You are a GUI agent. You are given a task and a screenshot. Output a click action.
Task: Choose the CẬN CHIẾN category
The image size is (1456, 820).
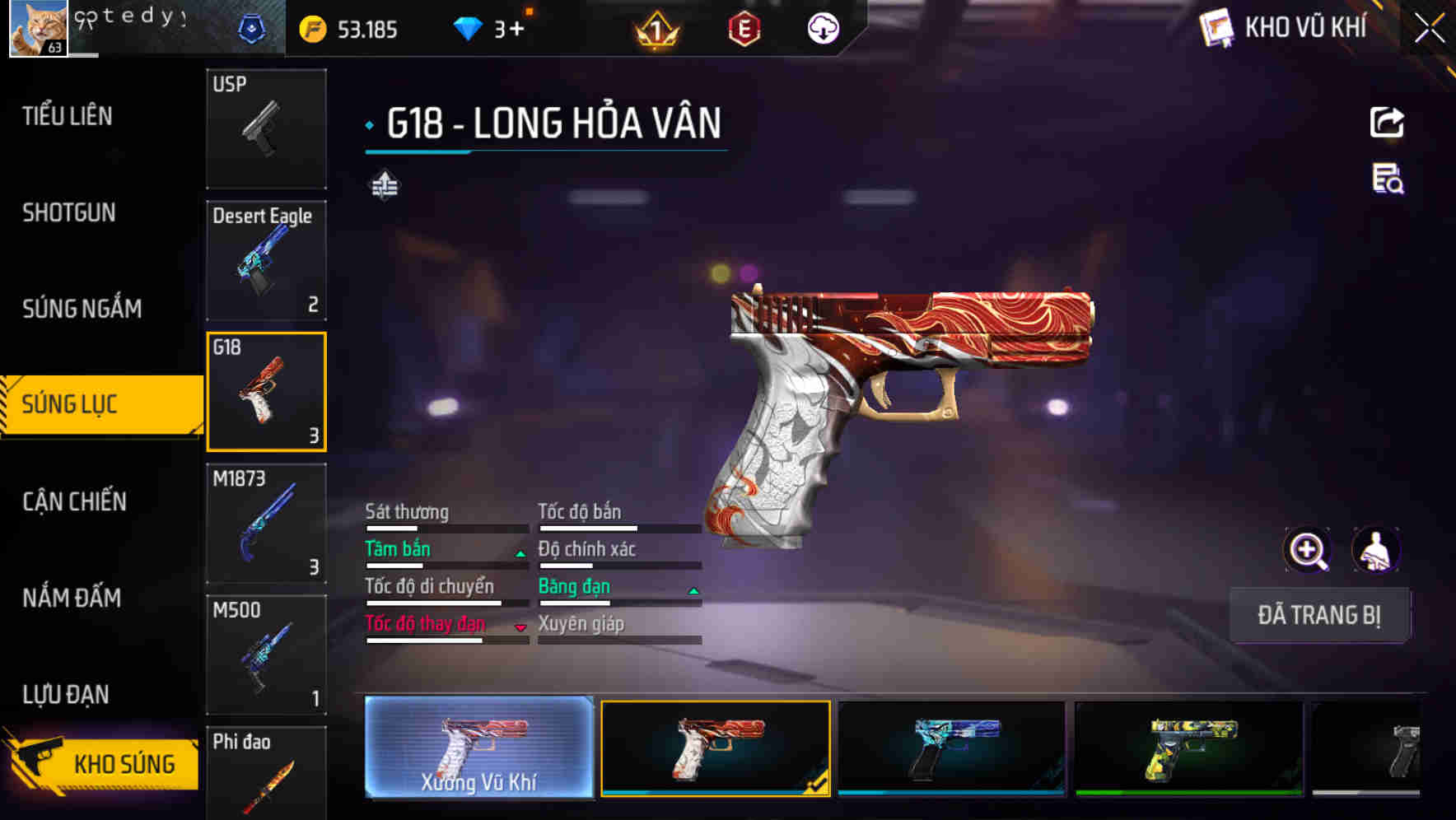click(x=75, y=501)
